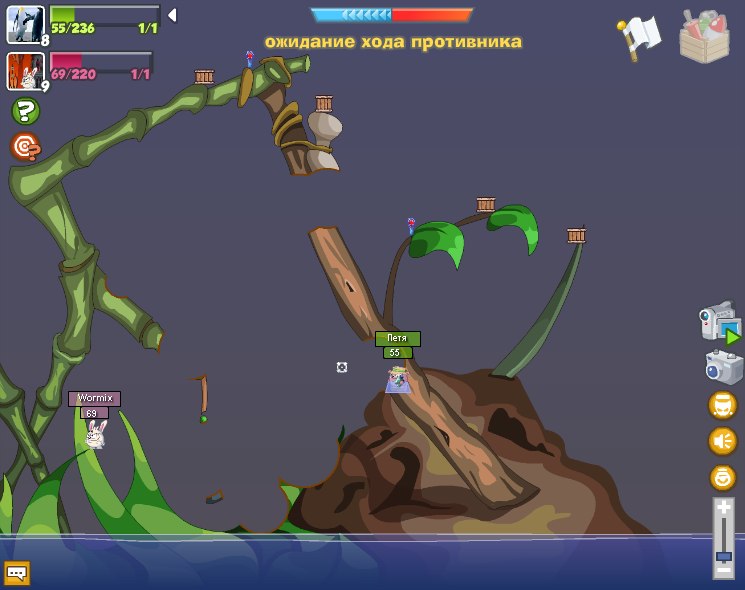Open help with the green question mark
Screen dimensions: 745x590
[x=25, y=111]
